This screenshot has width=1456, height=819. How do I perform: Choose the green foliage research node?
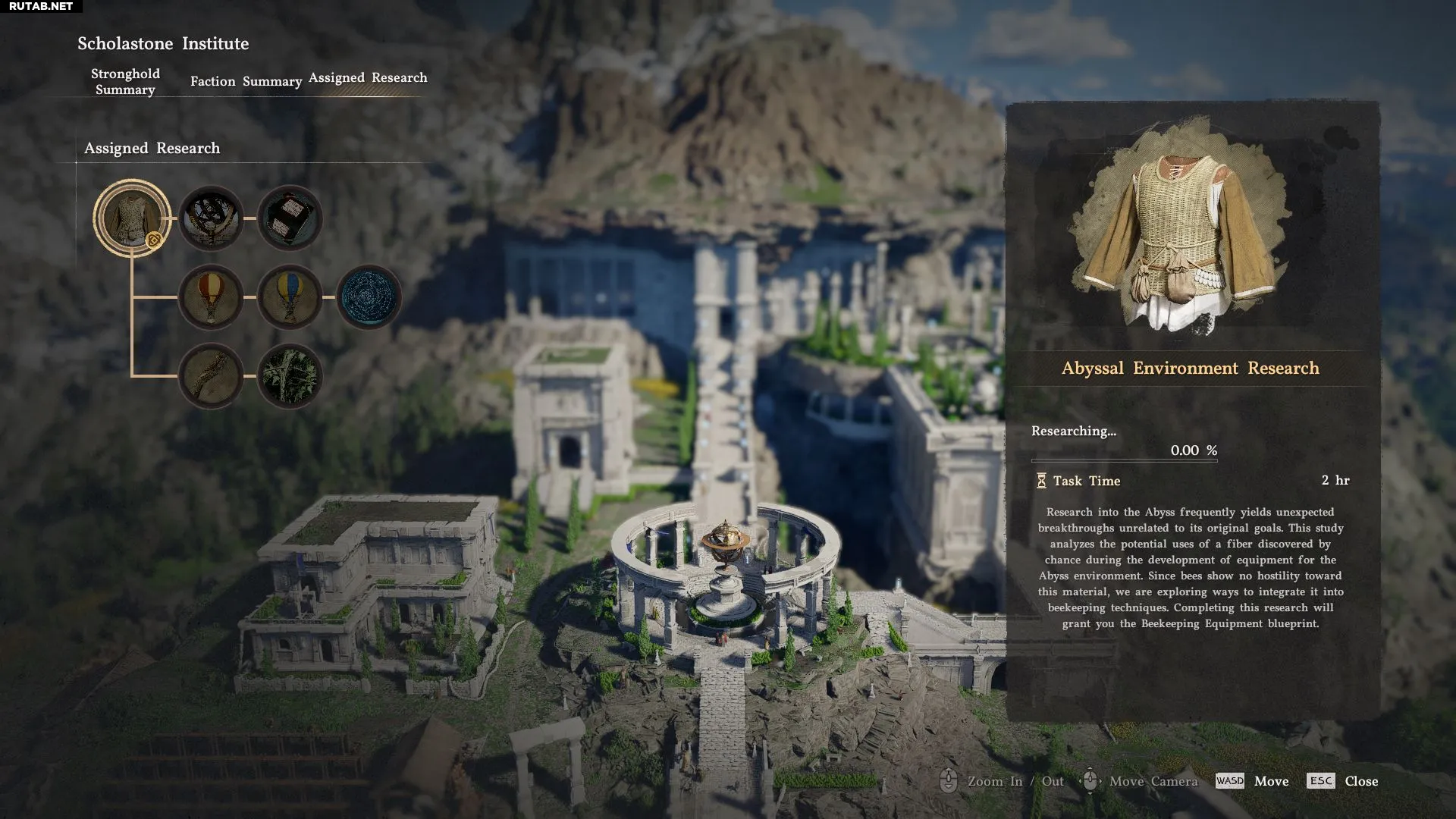290,375
